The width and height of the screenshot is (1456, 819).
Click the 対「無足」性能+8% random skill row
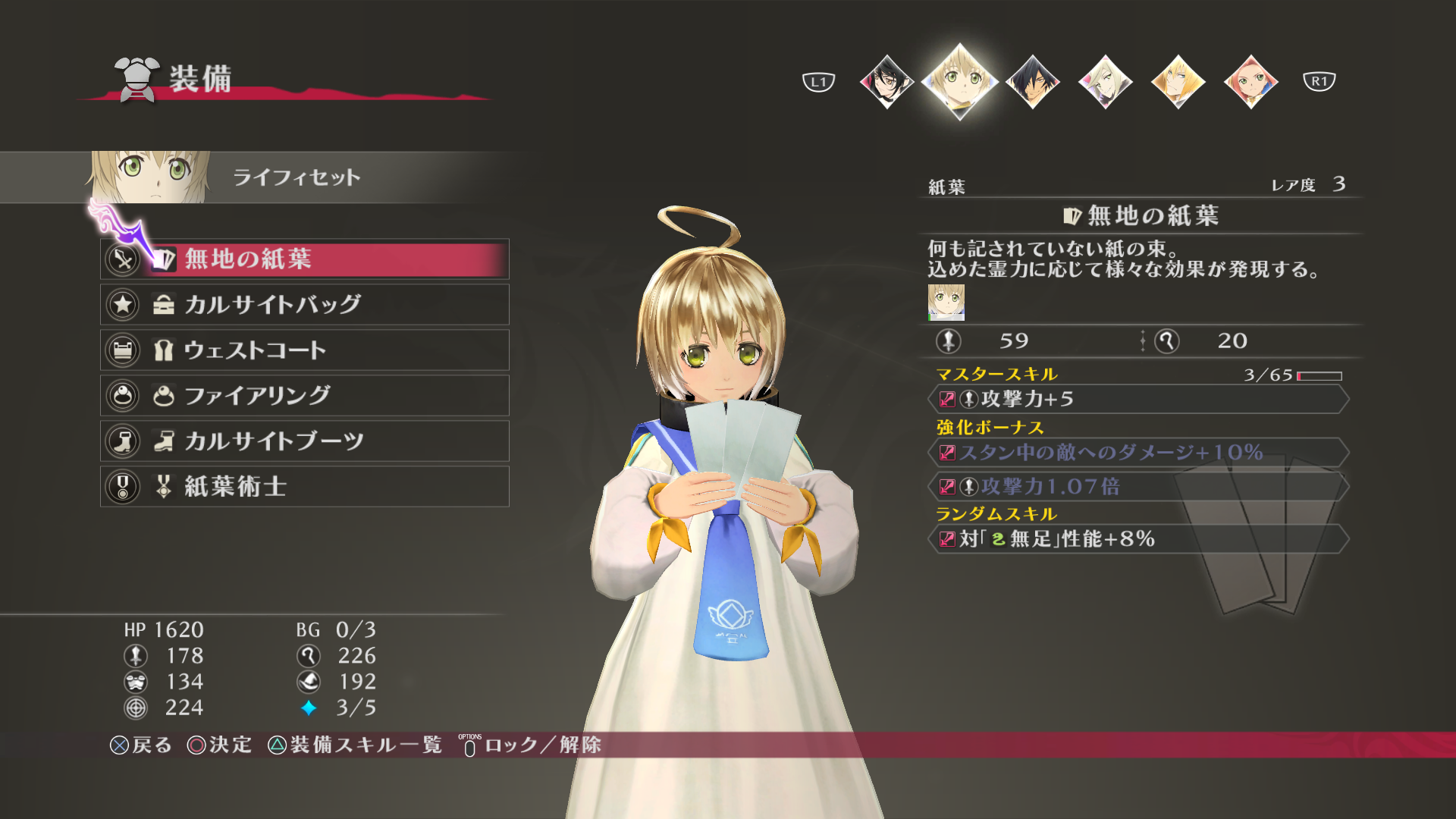pyautogui.click(x=1137, y=539)
